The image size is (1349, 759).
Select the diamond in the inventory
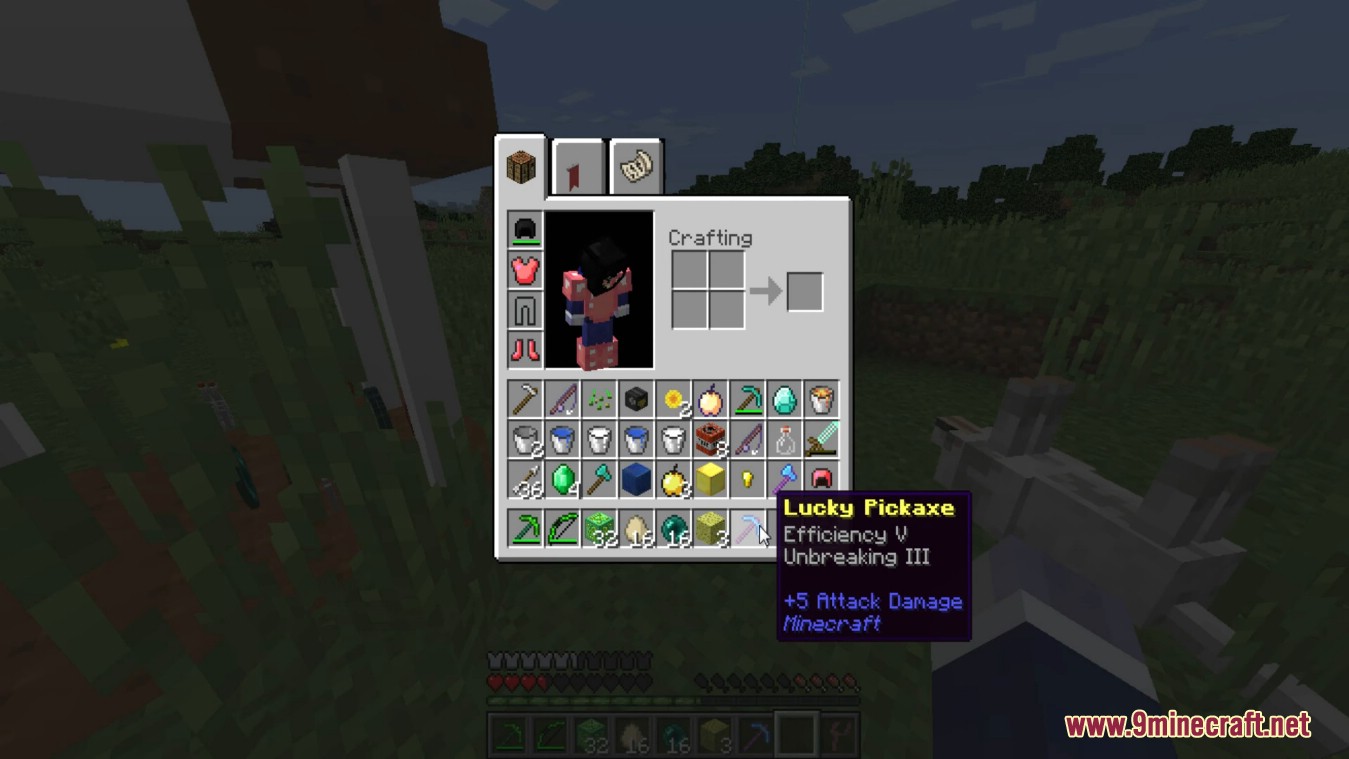(785, 399)
